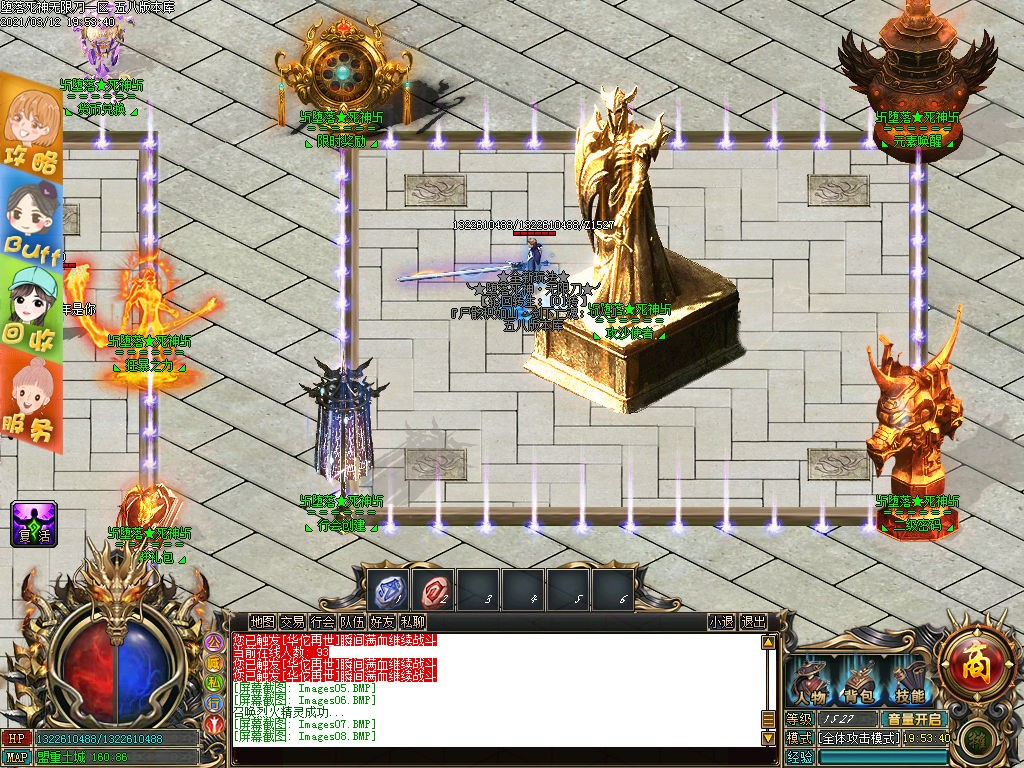Open the 攻略 guide panel
The height and width of the screenshot is (768, 1024).
pos(30,125)
